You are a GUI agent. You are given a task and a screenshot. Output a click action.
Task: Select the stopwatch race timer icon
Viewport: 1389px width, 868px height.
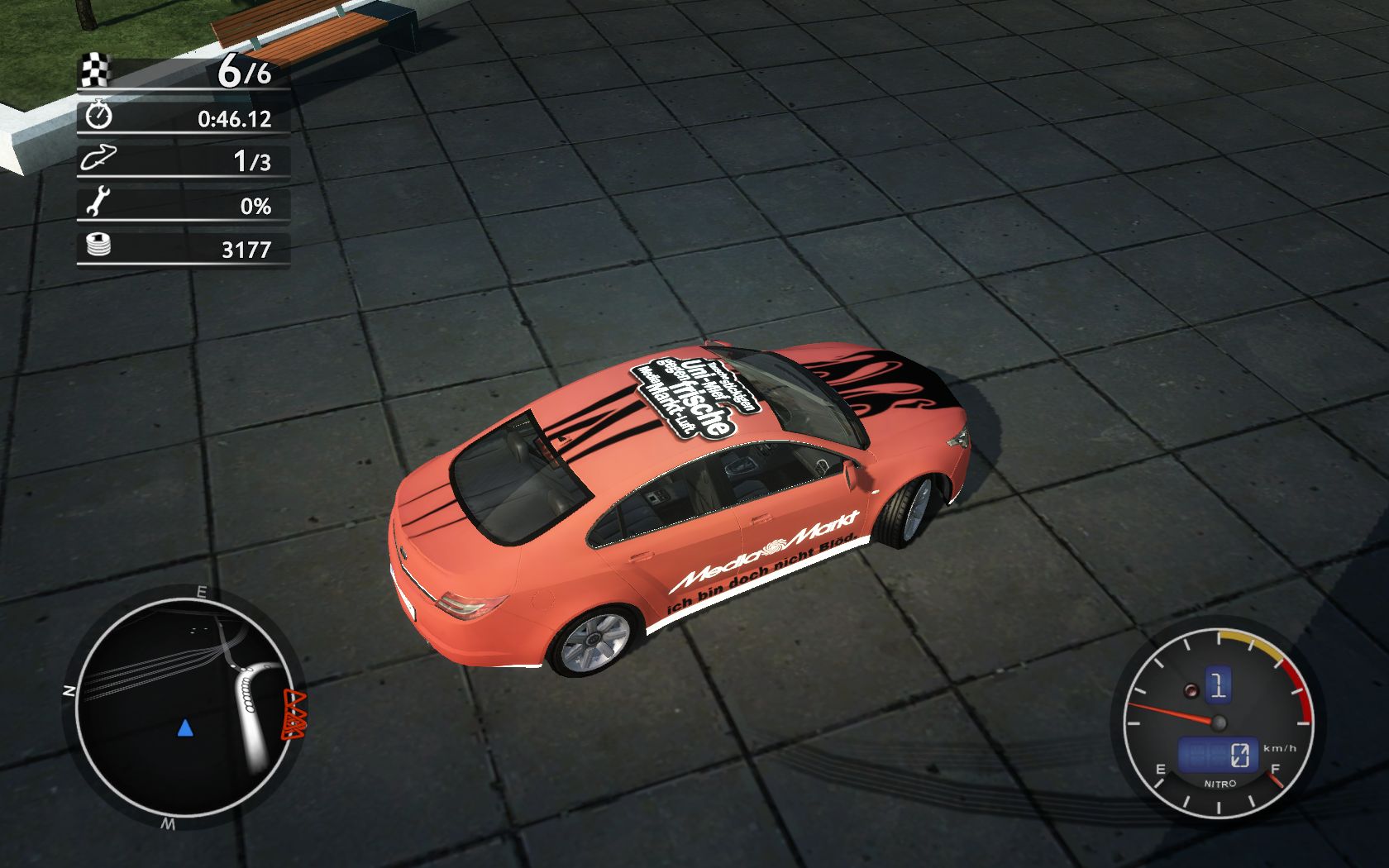pyautogui.click(x=98, y=115)
